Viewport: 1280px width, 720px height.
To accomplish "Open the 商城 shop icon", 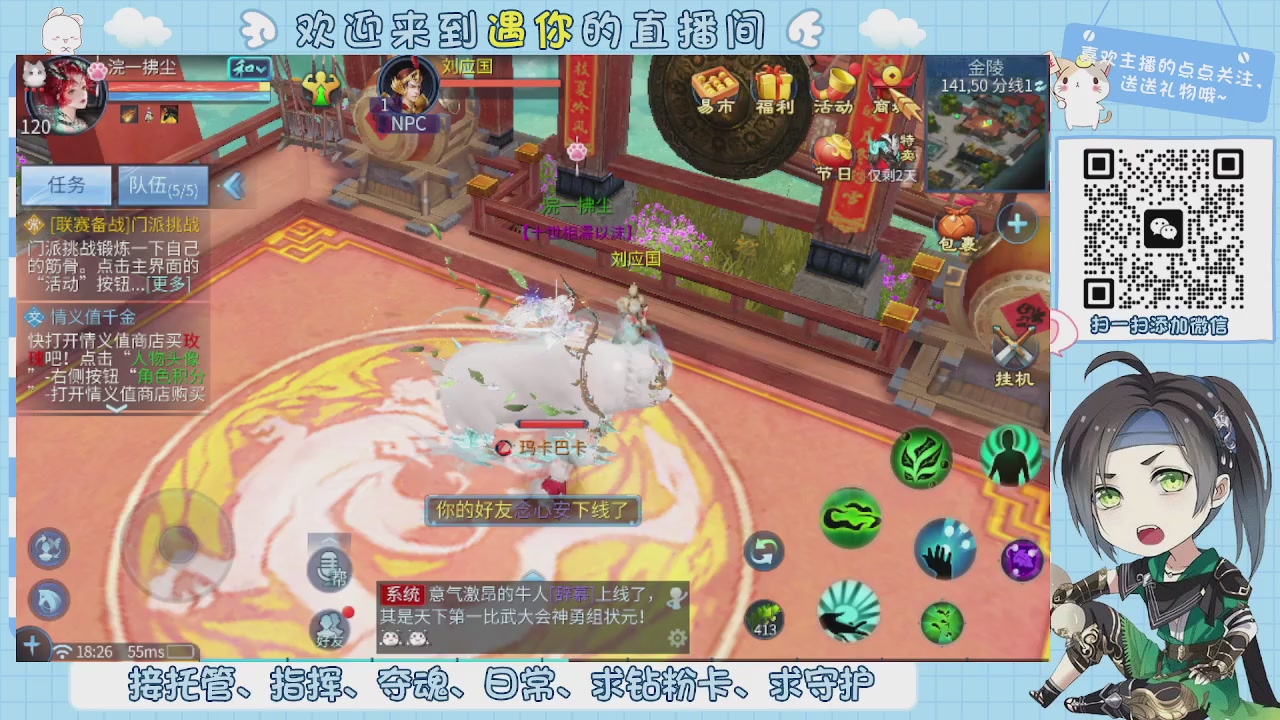I will tap(889, 88).
